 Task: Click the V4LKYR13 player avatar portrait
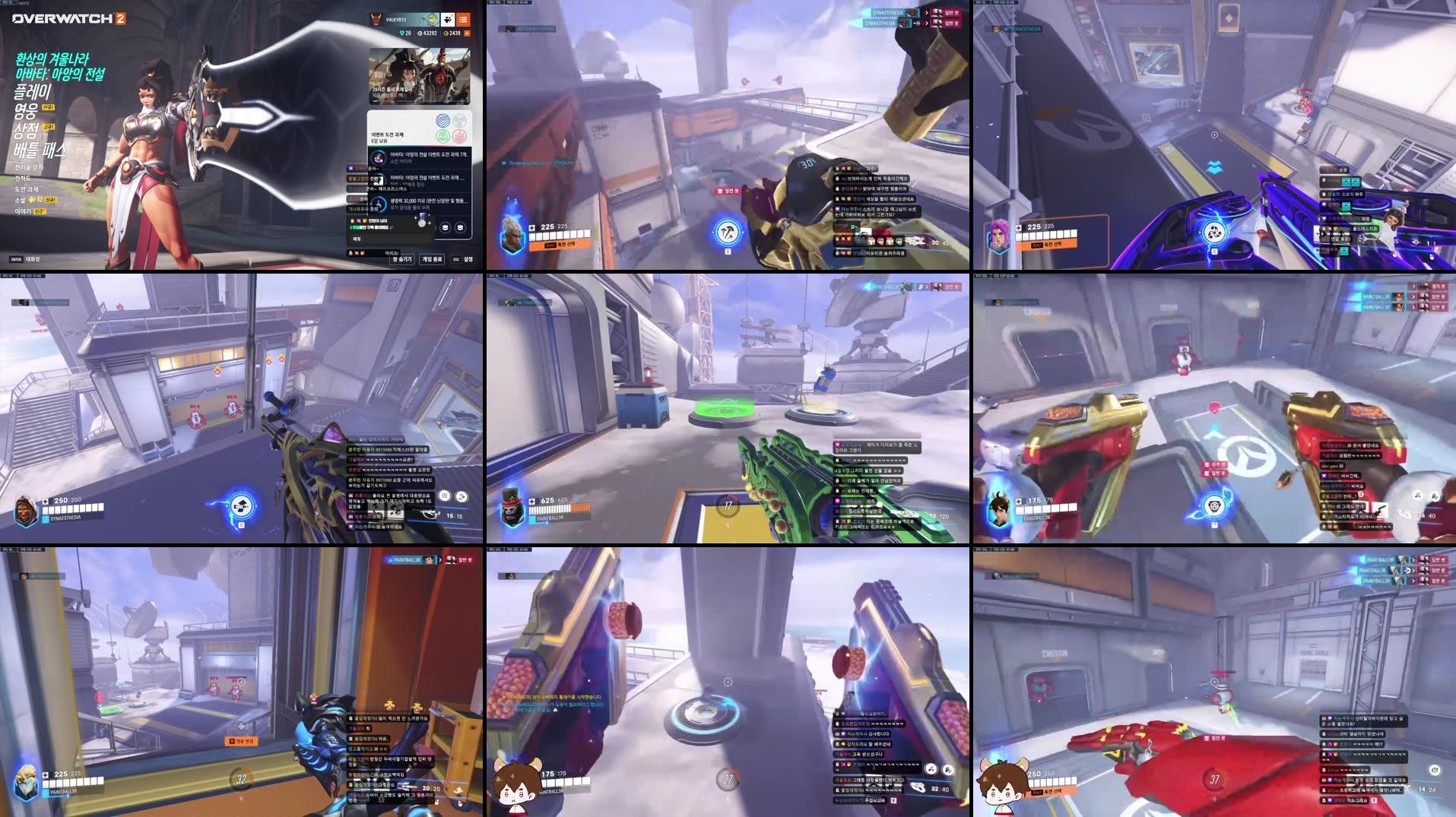[375, 20]
